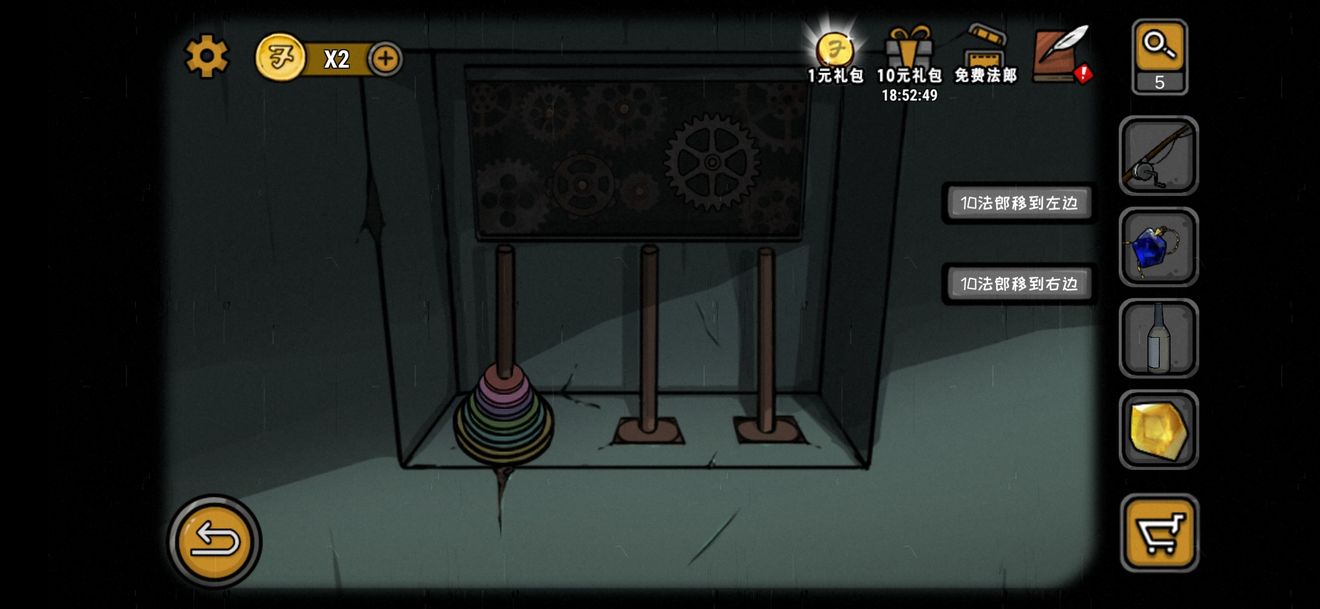Open the quill journal book
1320x609 pixels.
1061,54
